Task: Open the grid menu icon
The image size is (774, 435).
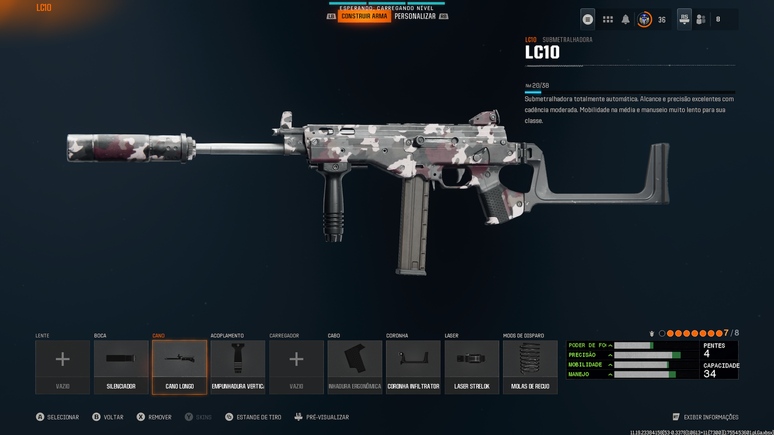Action: [607, 19]
